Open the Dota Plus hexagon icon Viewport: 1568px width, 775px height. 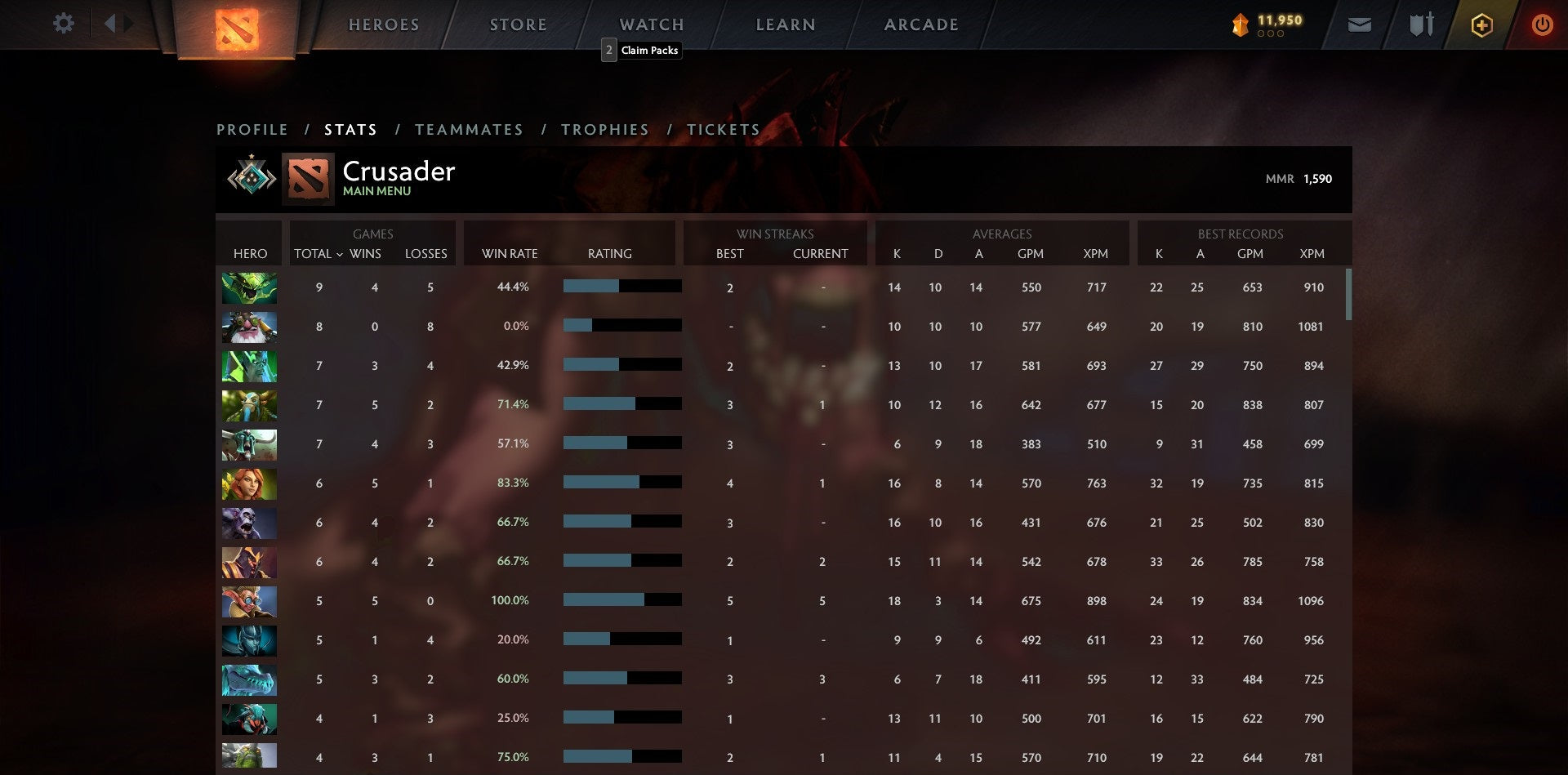[1481, 25]
